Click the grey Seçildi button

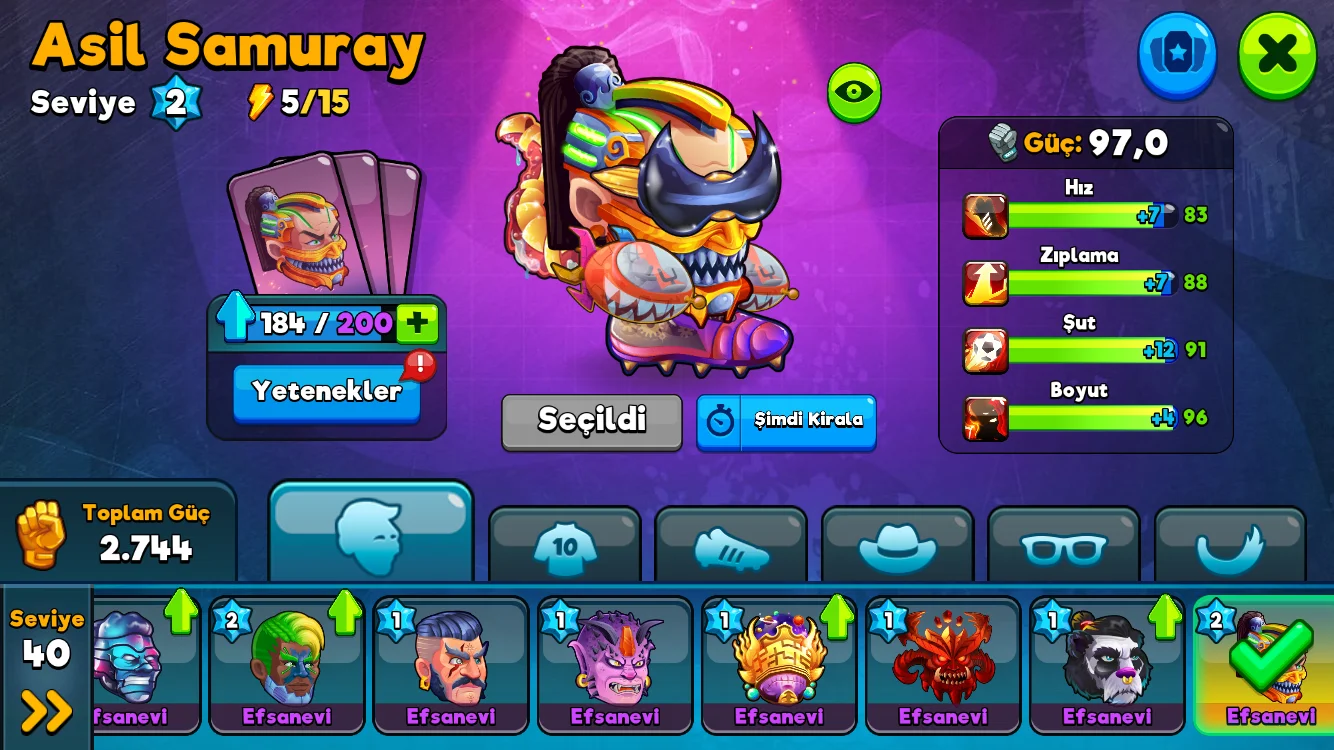point(591,420)
